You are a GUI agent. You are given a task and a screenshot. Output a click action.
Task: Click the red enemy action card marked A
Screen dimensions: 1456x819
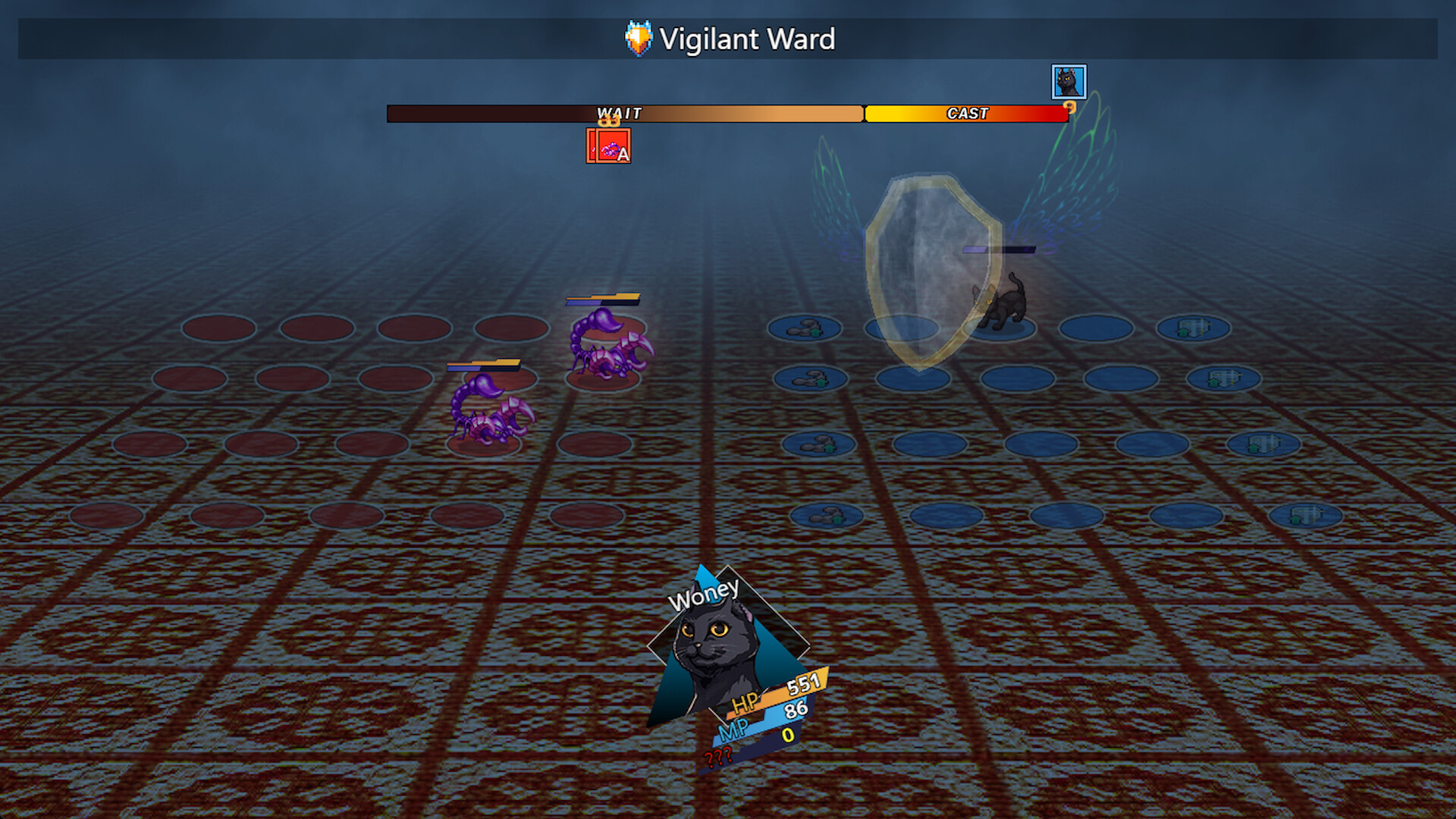tap(608, 148)
